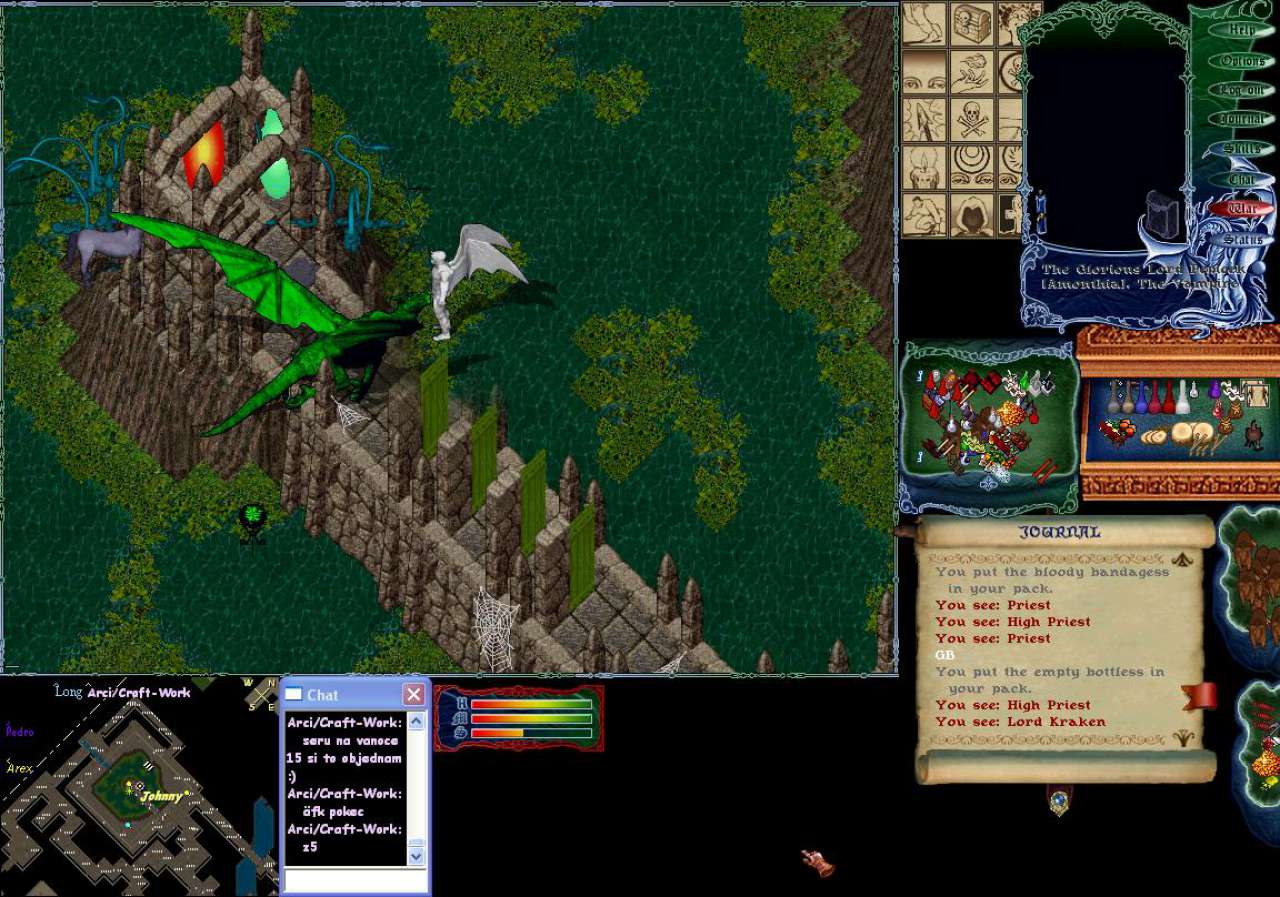Click the chat text input field
This screenshot has width=1280, height=897.
pyautogui.click(x=355, y=880)
